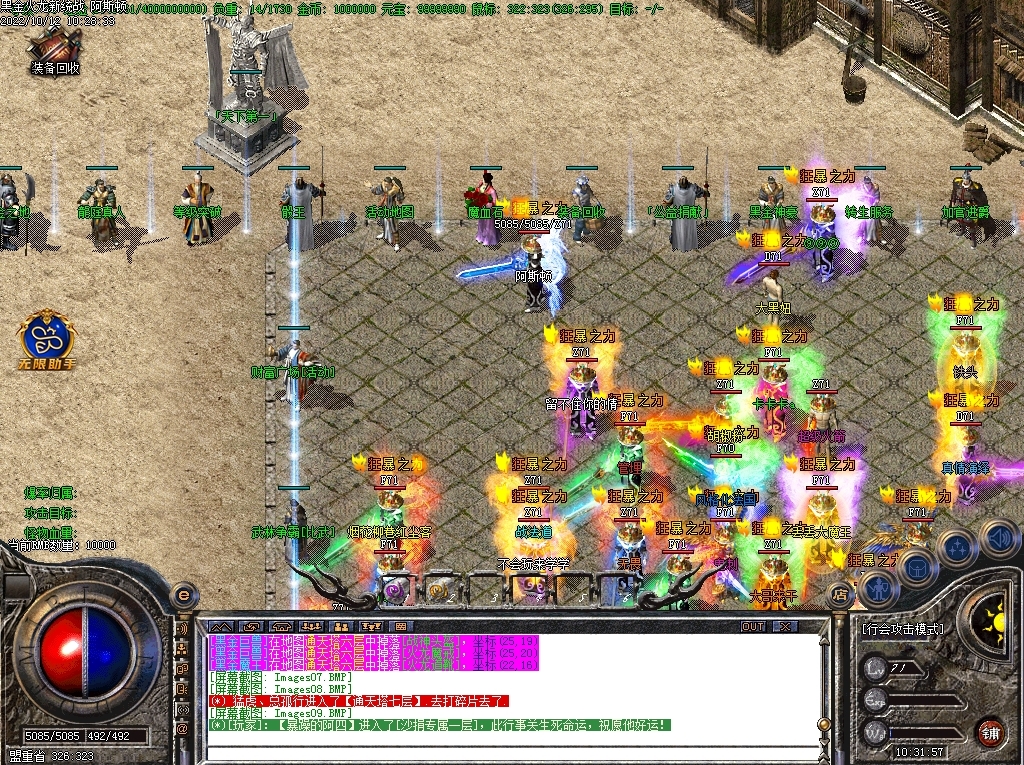
Task: Use the orange scroll in hotbar slot 2
Action: [438, 590]
